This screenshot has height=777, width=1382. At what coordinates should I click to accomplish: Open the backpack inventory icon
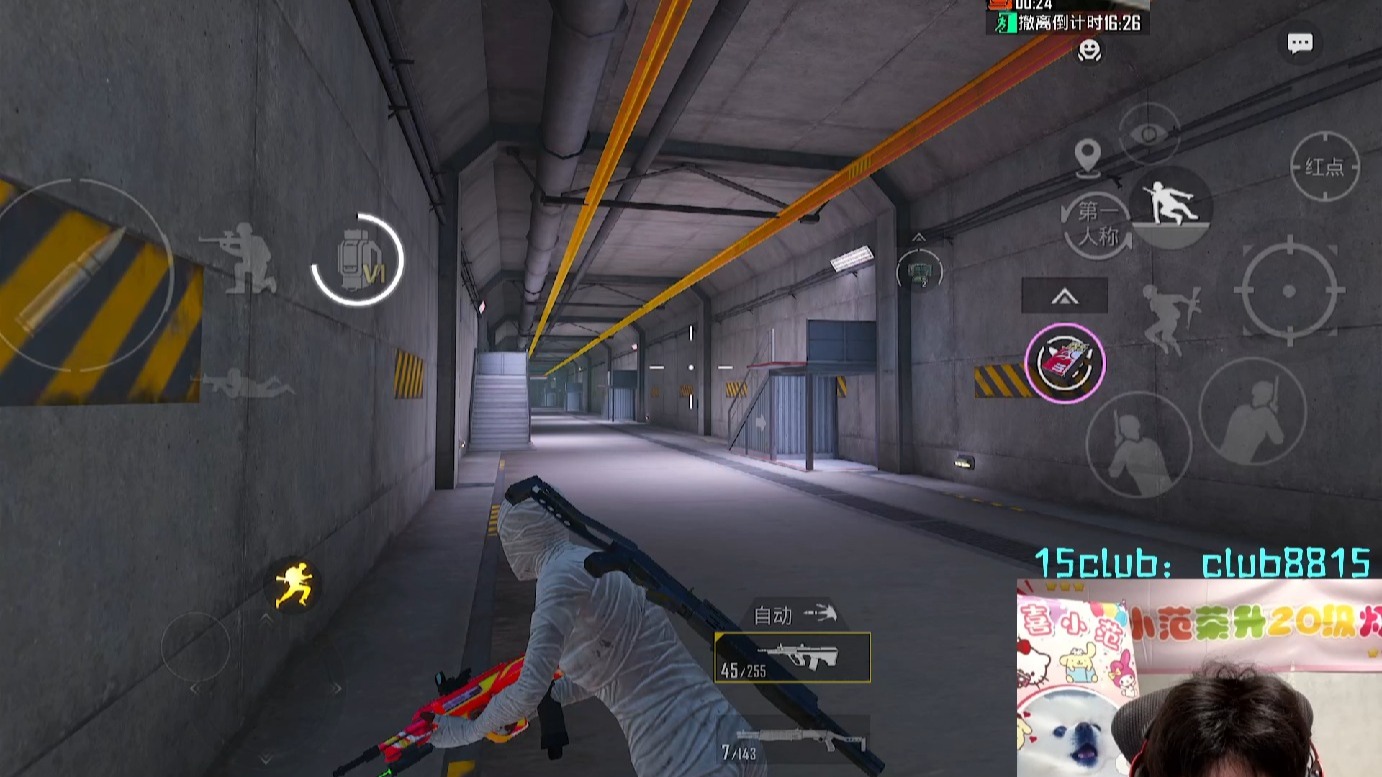357,260
